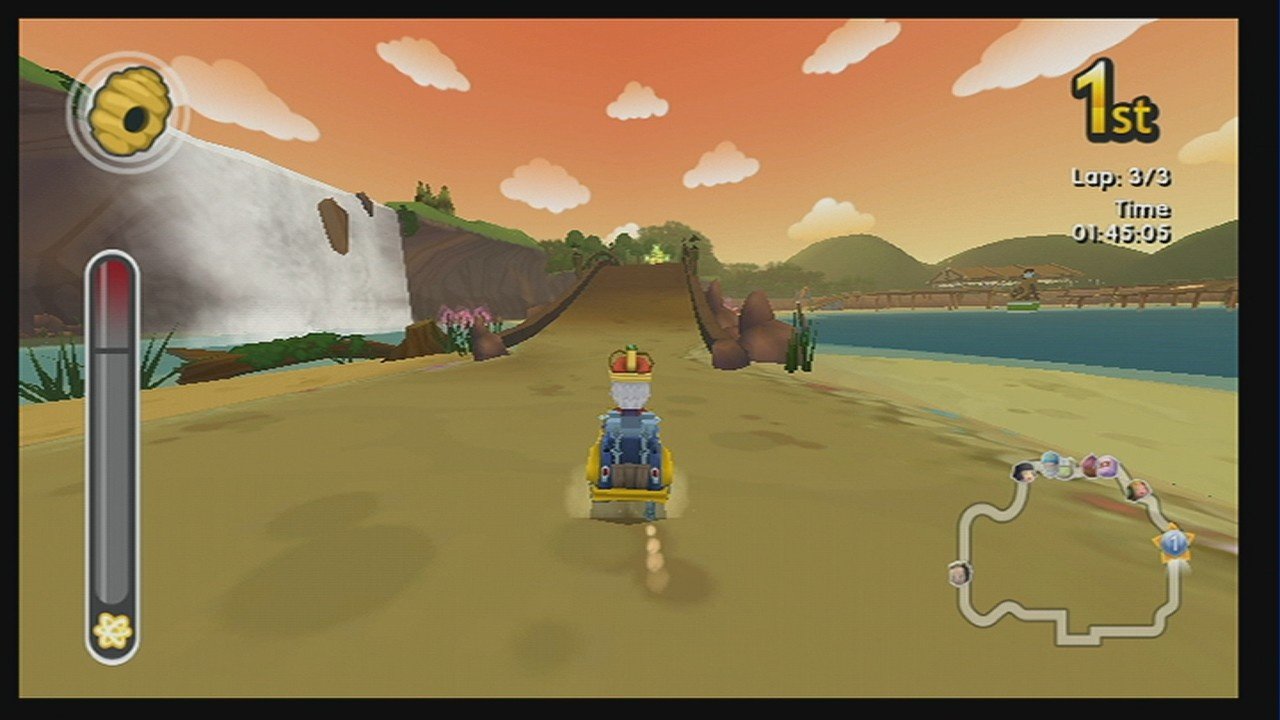The width and height of the screenshot is (1280, 720).
Task: Select your blue racer marker labeled 1 on minimap
Action: pos(1176,542)
